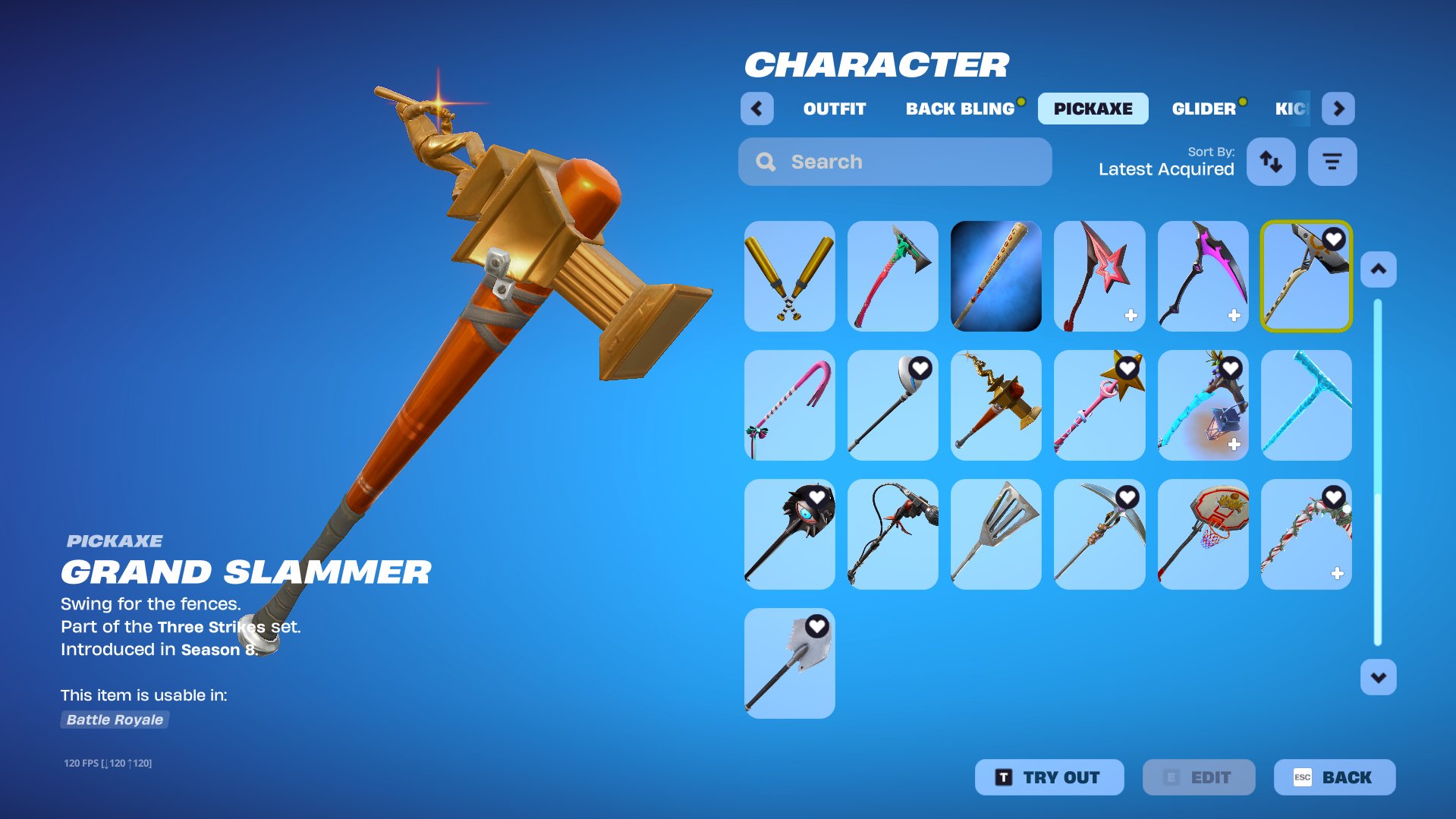Select the Glider tab

1203,109
